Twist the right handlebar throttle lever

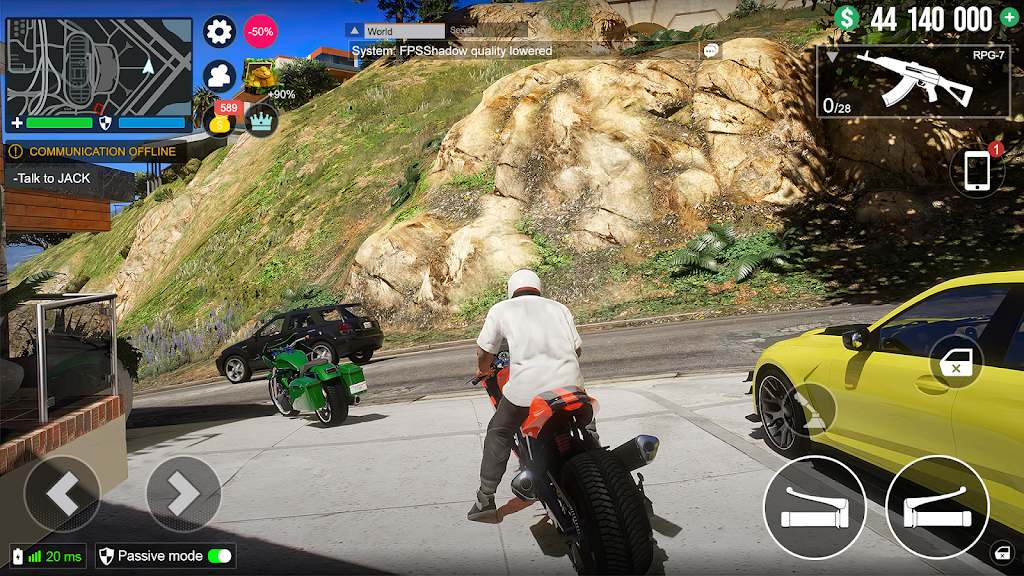pos(937,507)
